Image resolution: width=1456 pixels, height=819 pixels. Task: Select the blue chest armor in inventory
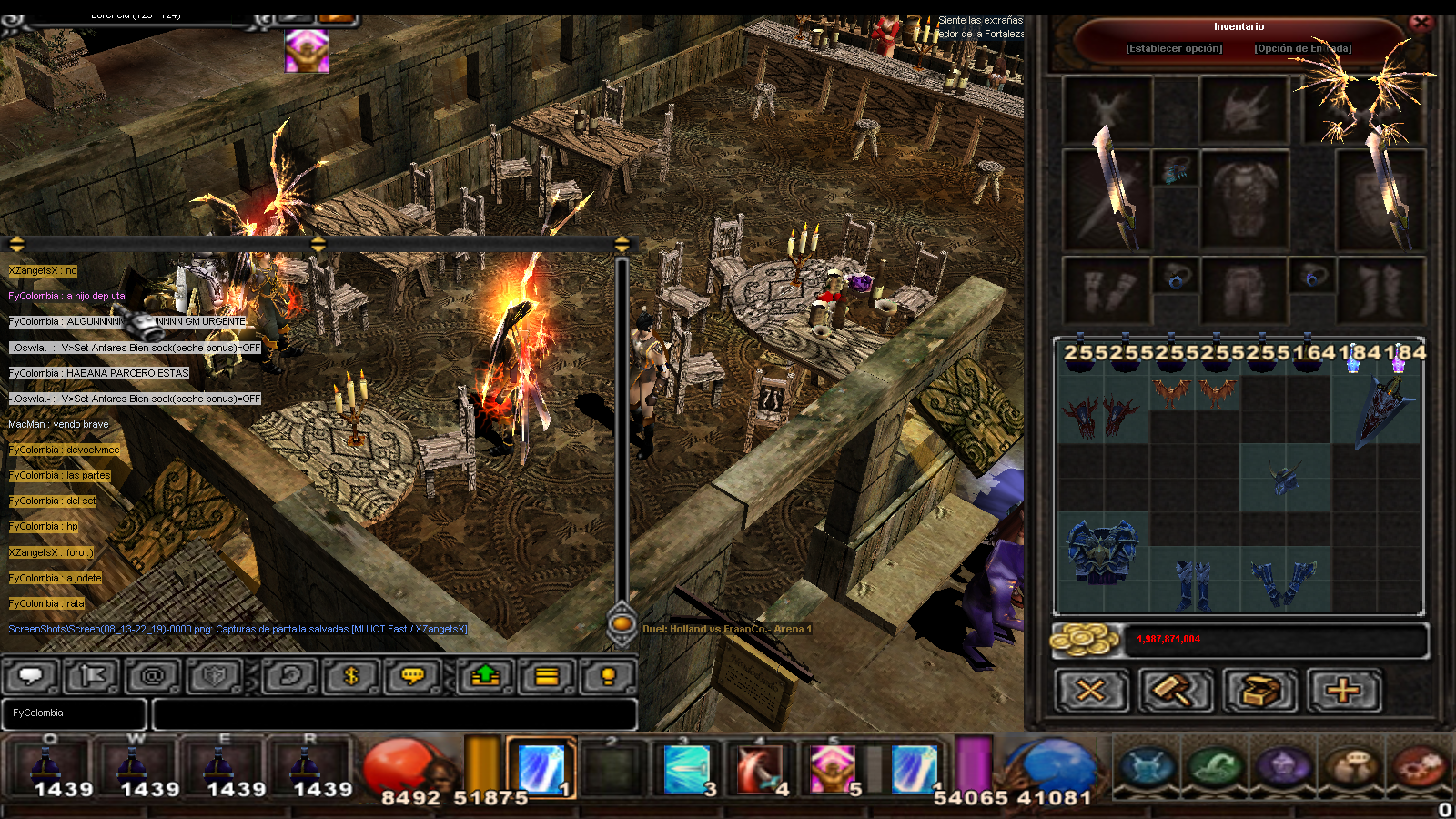pos(1102,551)
